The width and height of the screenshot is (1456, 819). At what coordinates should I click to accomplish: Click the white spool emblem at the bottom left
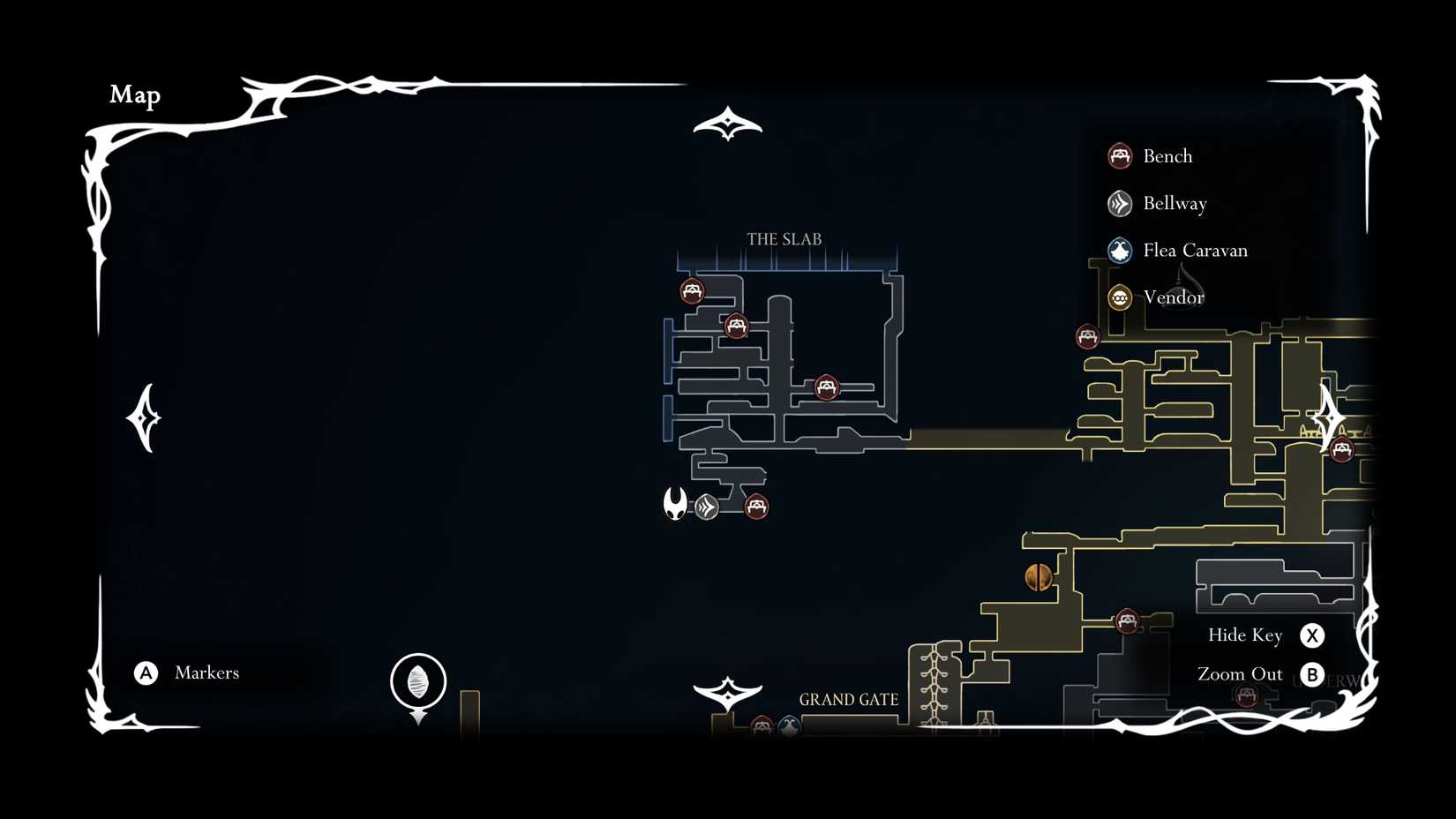pyautogui.click(x=417, y=680)
